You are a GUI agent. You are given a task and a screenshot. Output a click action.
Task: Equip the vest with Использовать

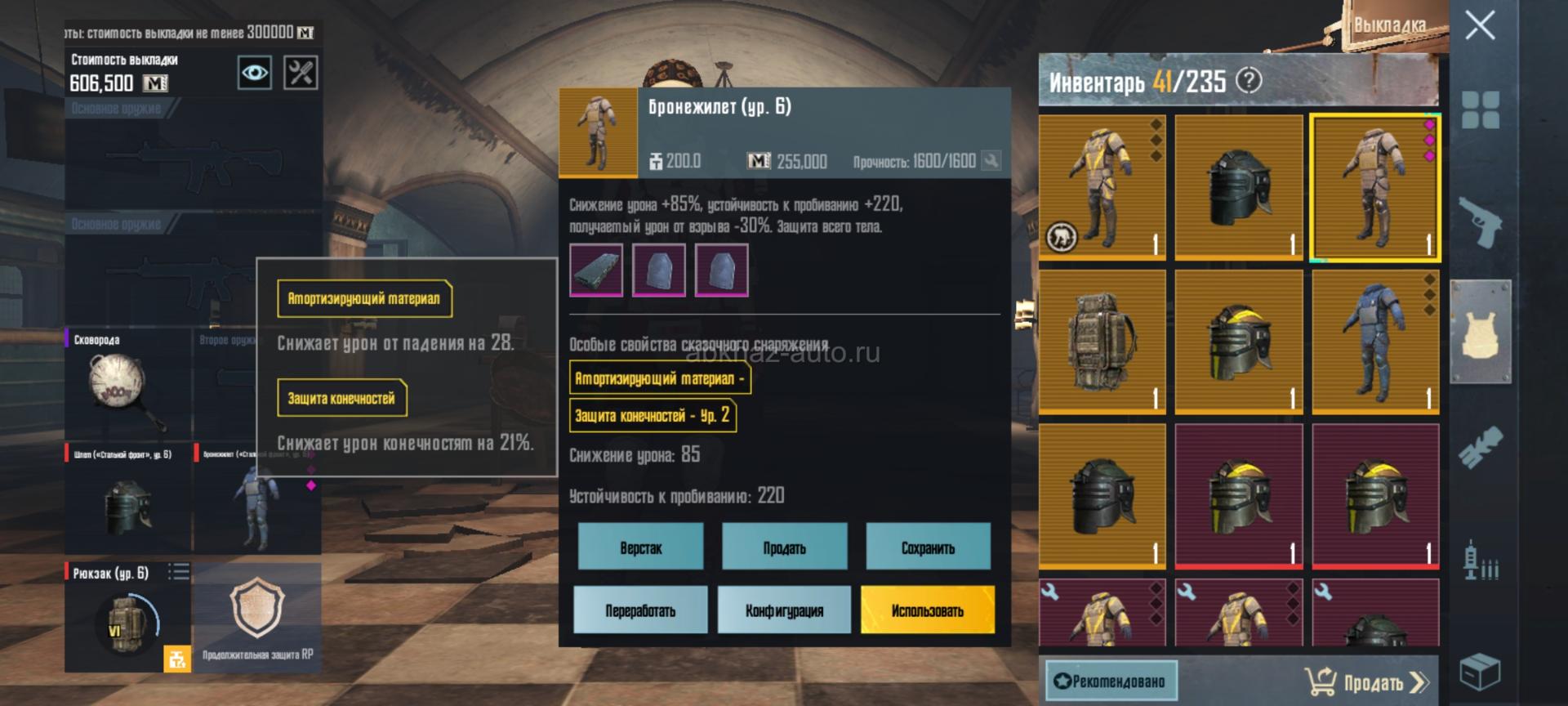928,610
